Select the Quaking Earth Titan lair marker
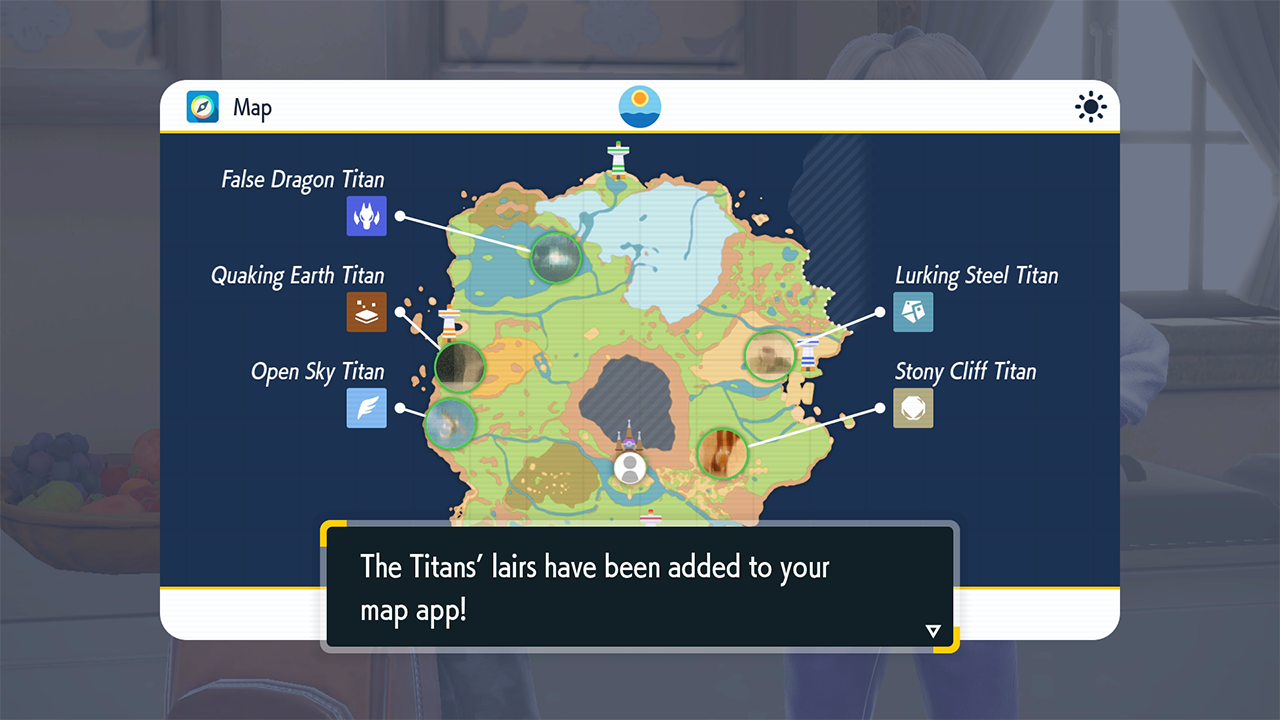 pos(460,366)
